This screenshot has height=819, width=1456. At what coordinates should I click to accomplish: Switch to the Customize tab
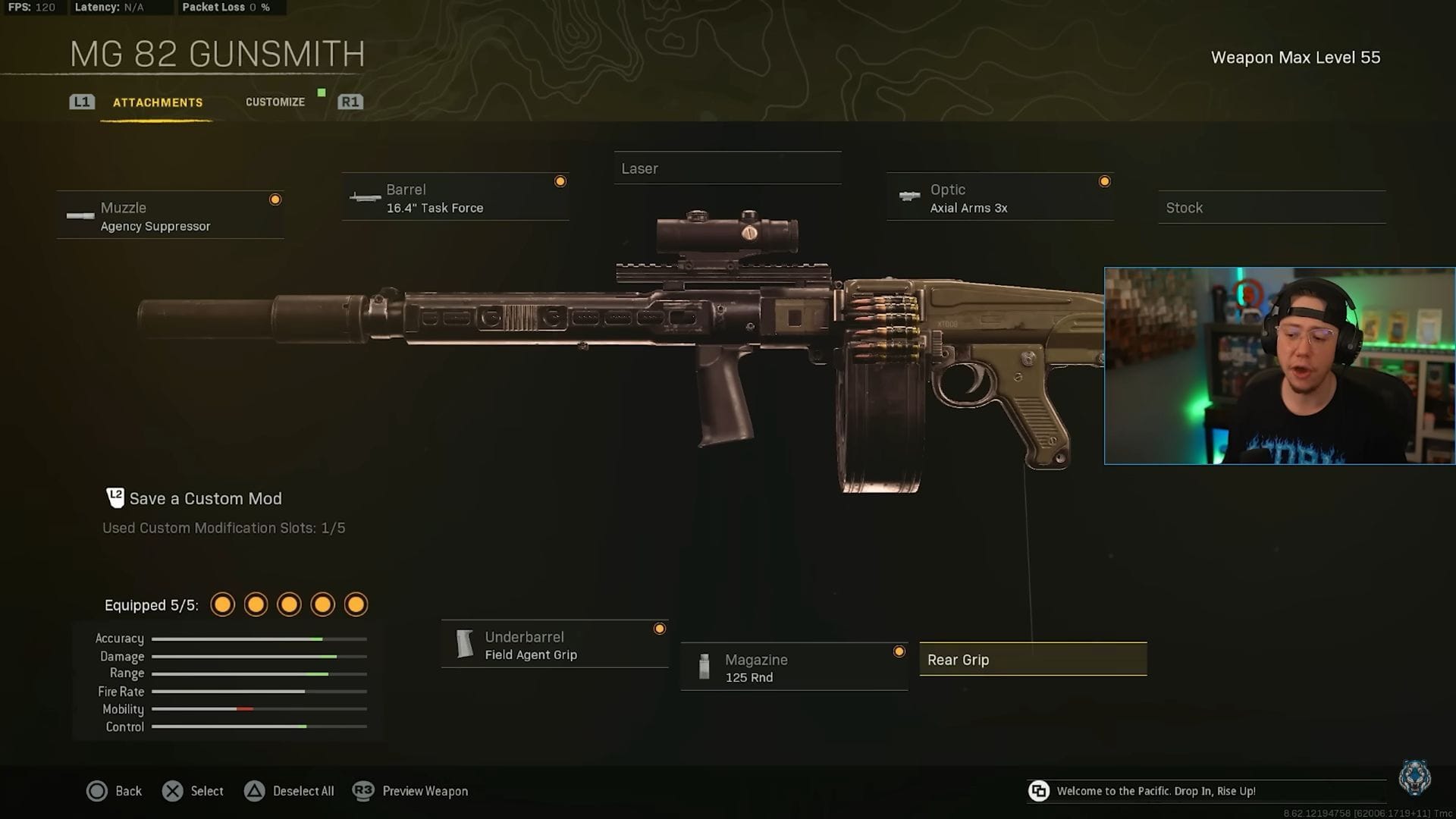pos(275,102)
